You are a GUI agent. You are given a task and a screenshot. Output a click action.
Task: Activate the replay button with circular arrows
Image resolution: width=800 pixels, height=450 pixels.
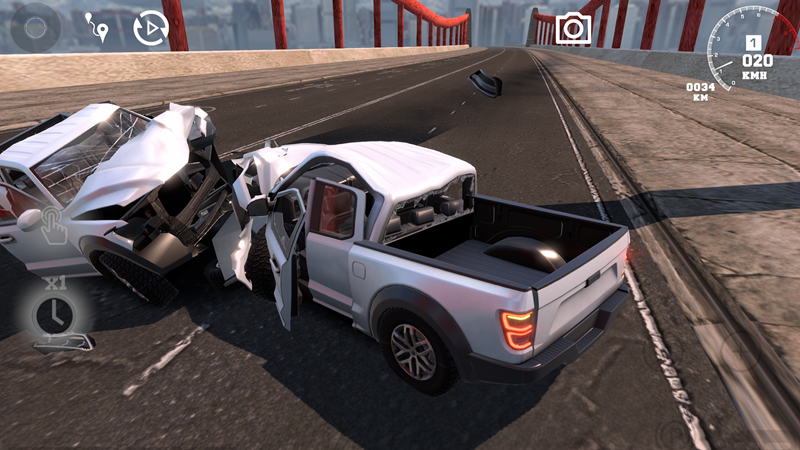(150, 29)
